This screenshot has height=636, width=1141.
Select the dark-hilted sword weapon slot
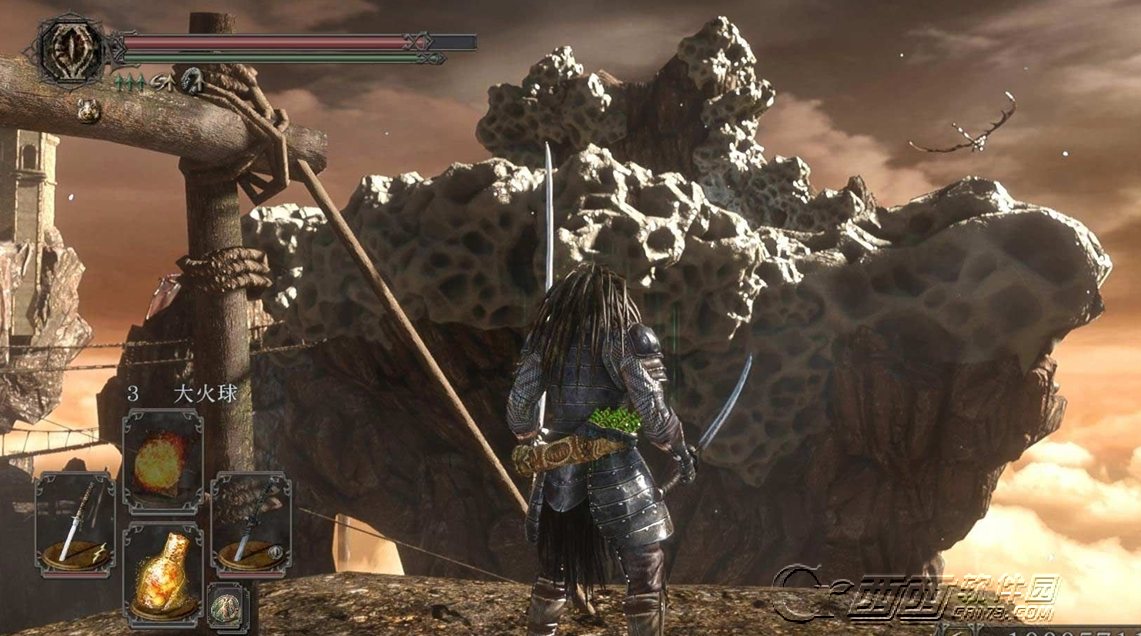(250, 525)
